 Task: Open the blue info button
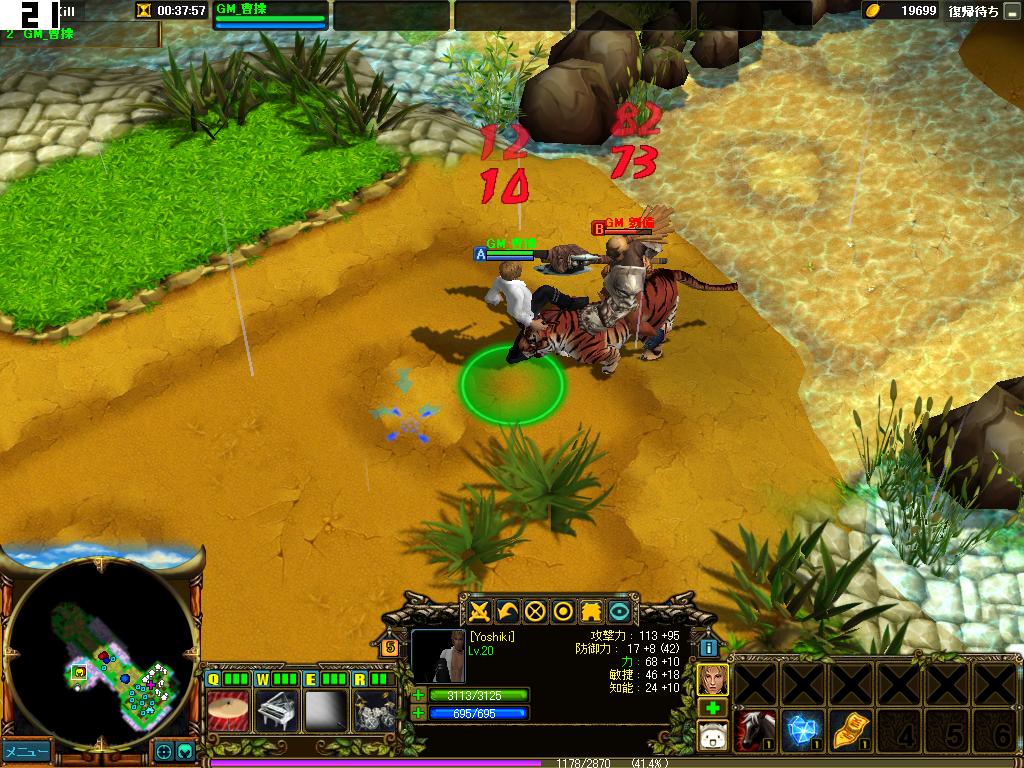tap(708, 647)
